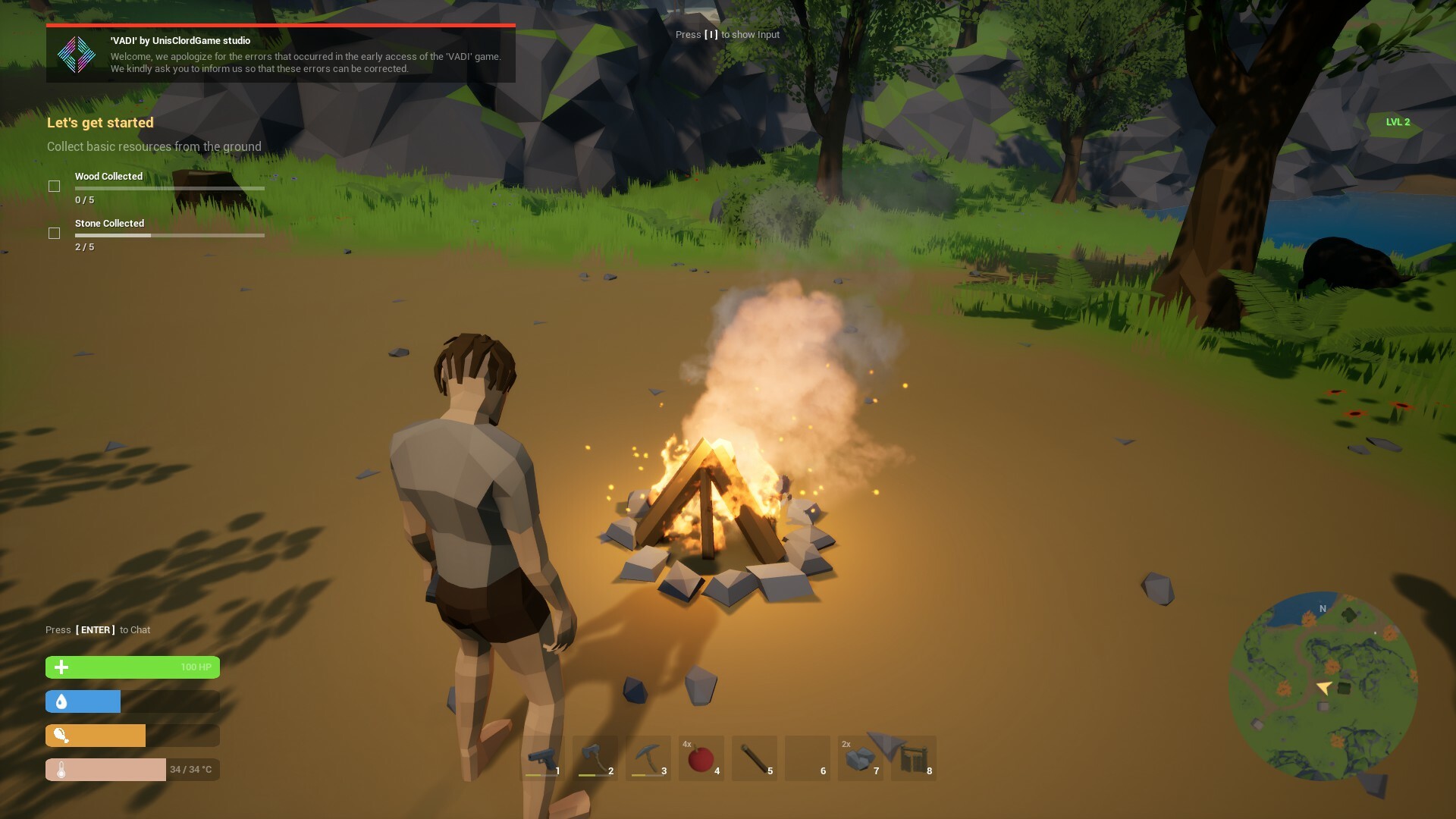Select the pistol in hotbar slot 1

(x=542, y=758)
